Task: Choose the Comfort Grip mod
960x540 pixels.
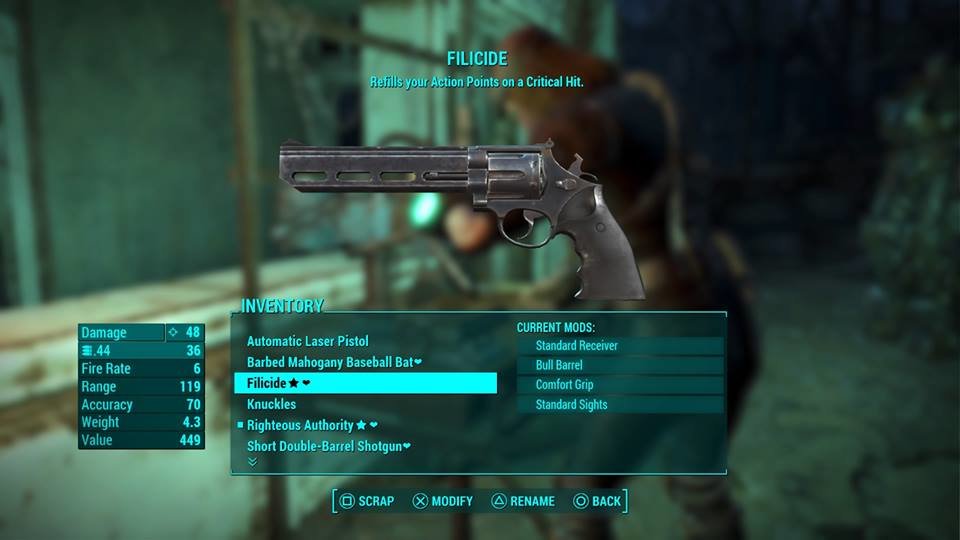Action: pos(621,385)
